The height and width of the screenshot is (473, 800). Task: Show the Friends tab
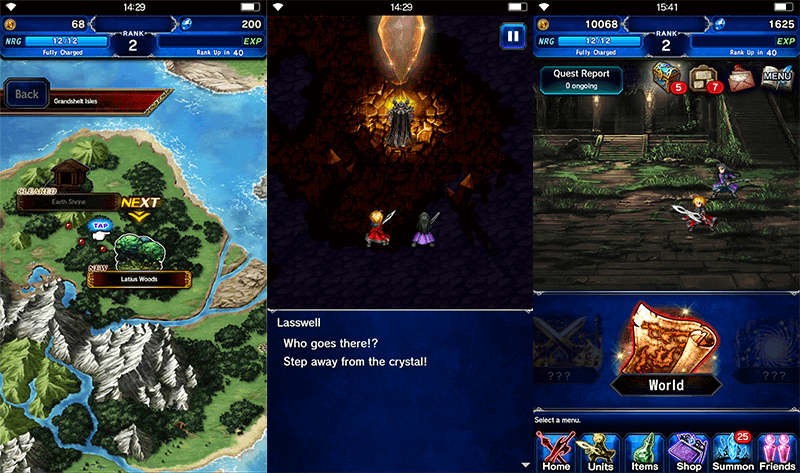click(777, 451)
